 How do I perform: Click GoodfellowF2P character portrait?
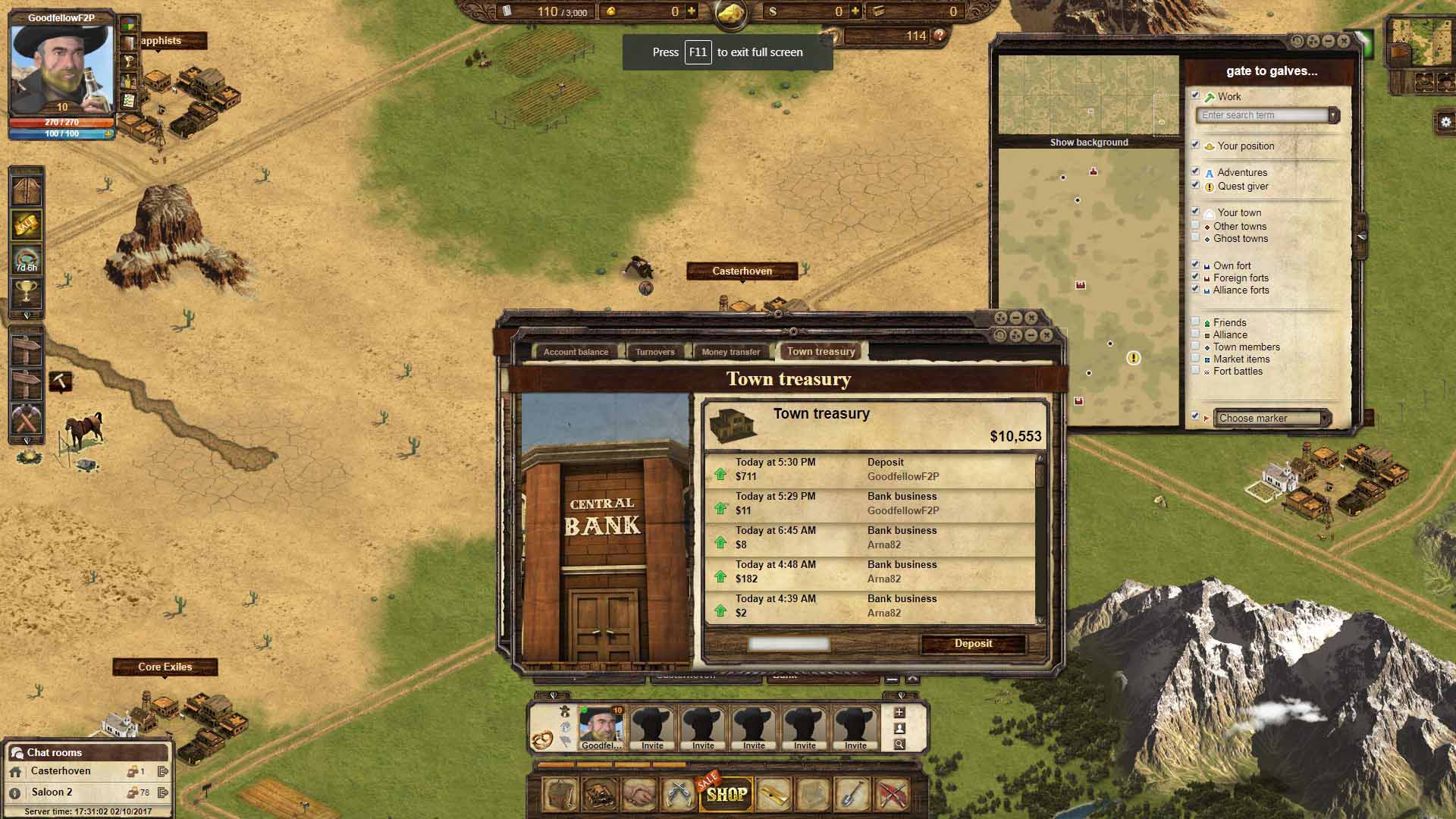(62, 70)
